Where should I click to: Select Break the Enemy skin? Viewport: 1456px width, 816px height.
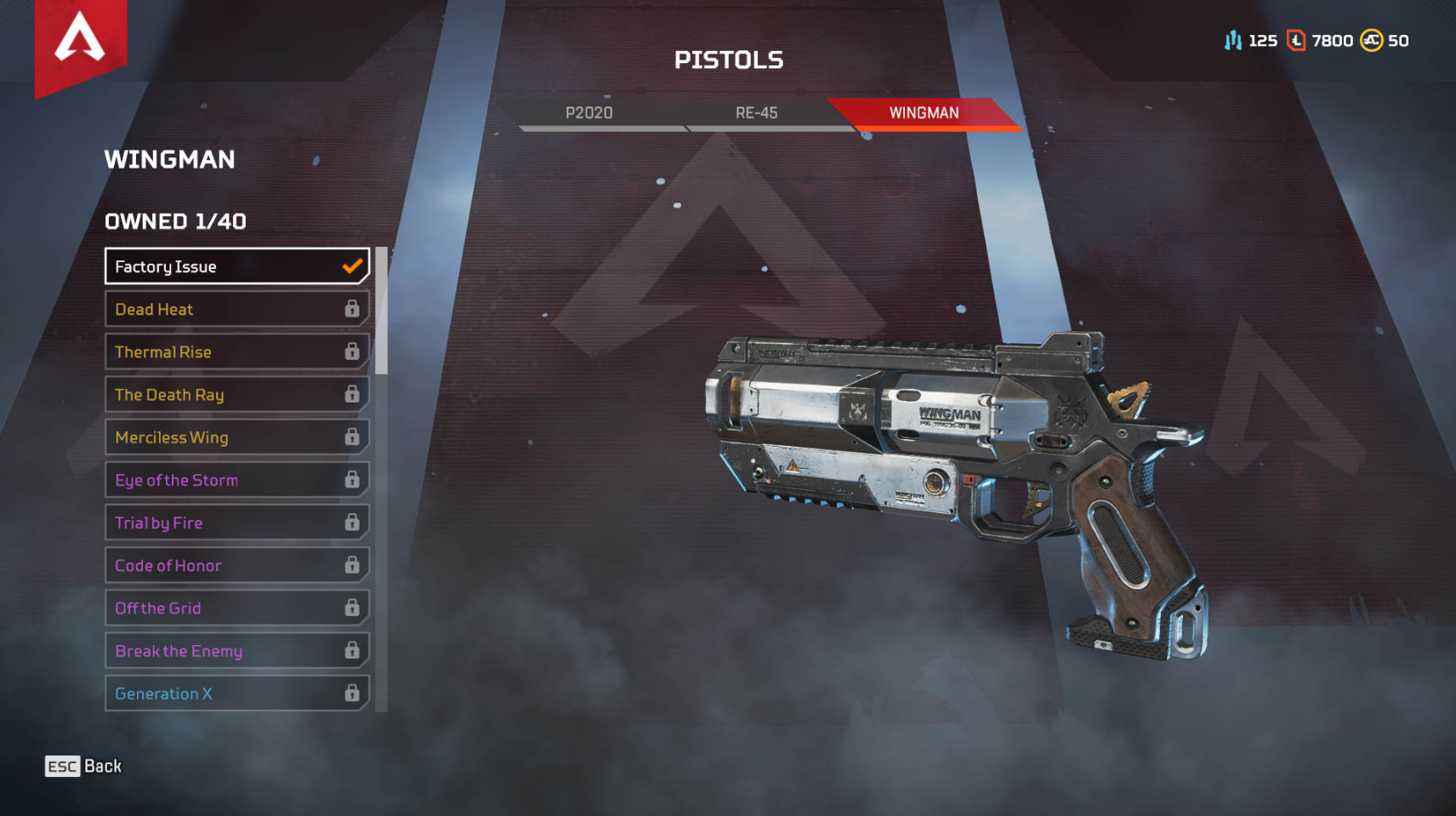pos(236,651)
